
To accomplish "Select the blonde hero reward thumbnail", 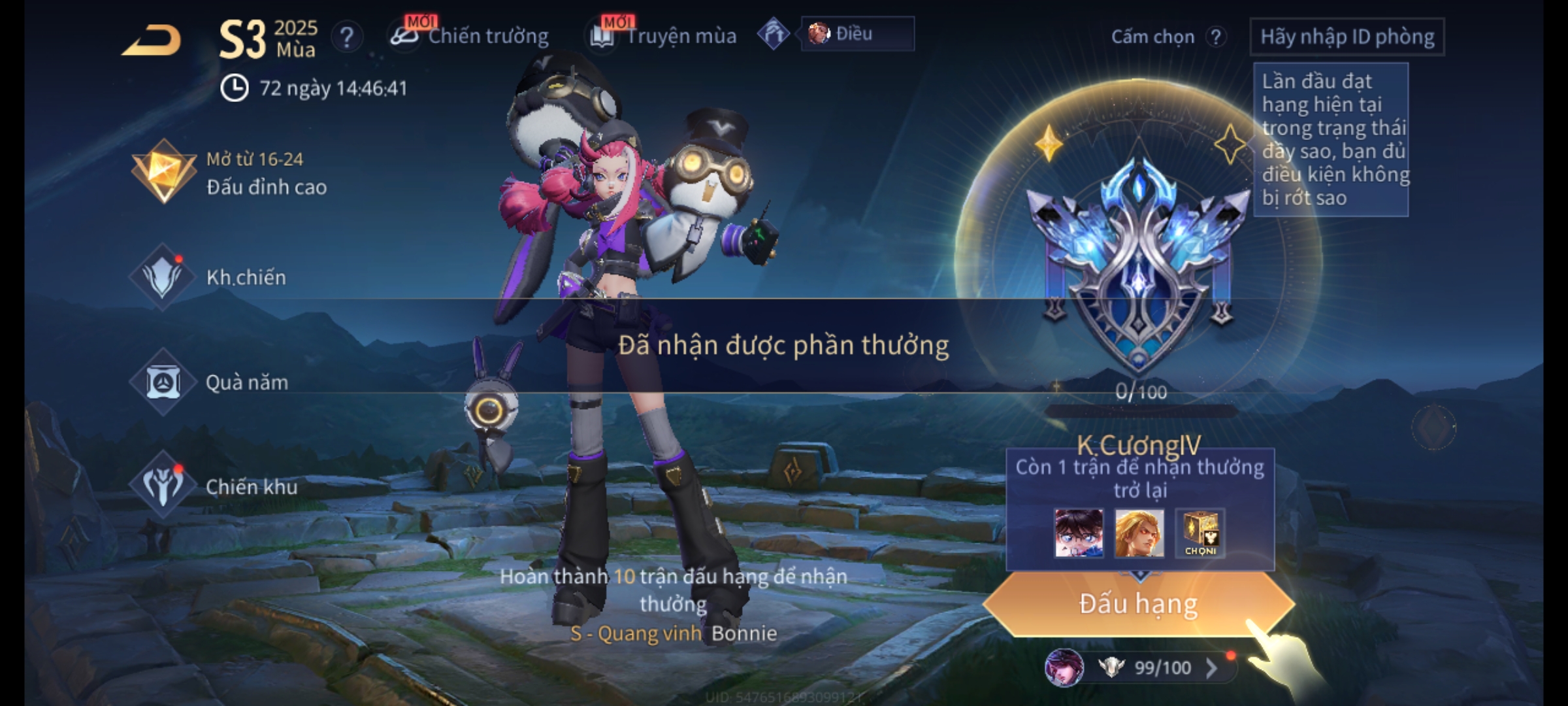I will 1139,533.
